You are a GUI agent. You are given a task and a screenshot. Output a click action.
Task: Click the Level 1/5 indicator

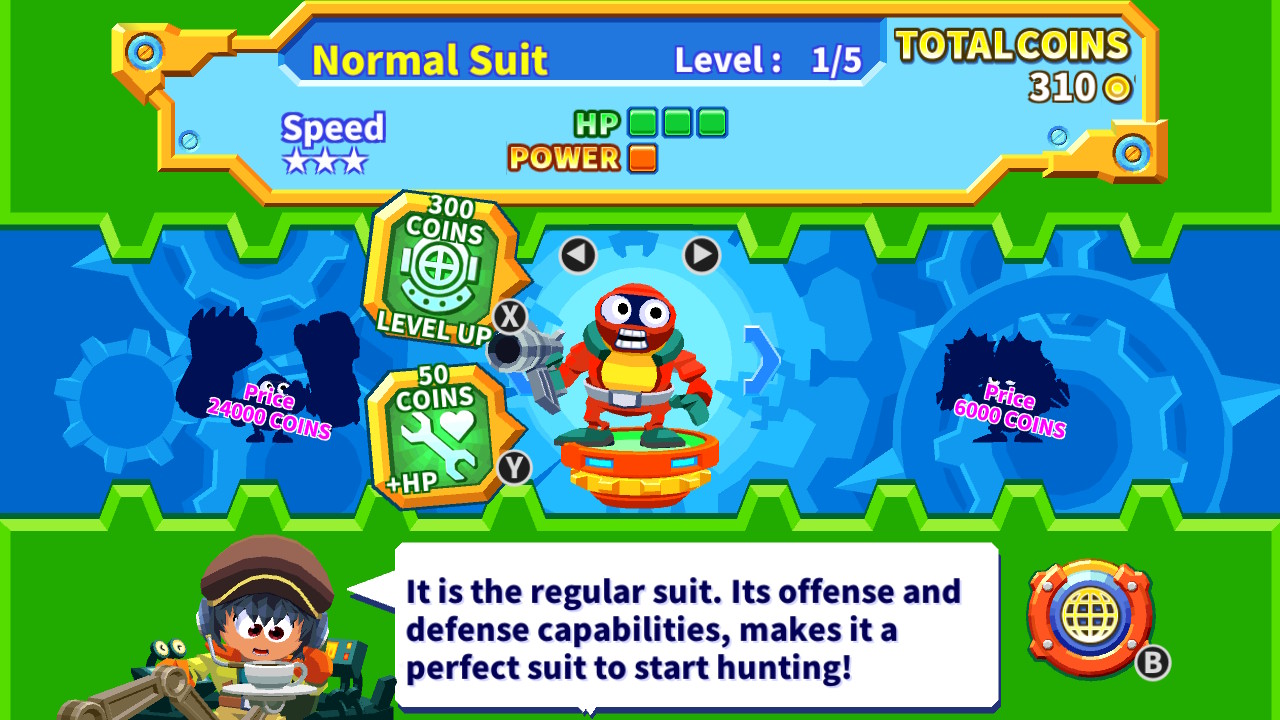(x=764, y=58)
